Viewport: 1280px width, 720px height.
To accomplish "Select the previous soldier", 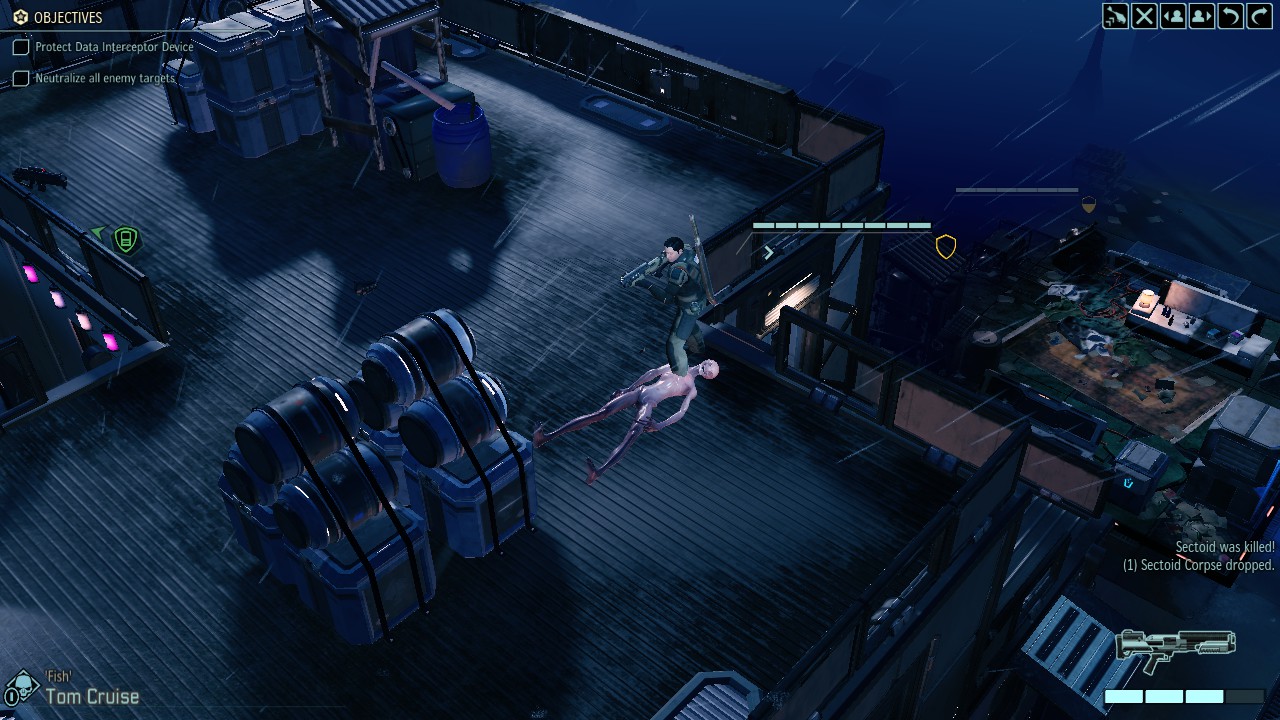I will click(x=1173, y=16).
